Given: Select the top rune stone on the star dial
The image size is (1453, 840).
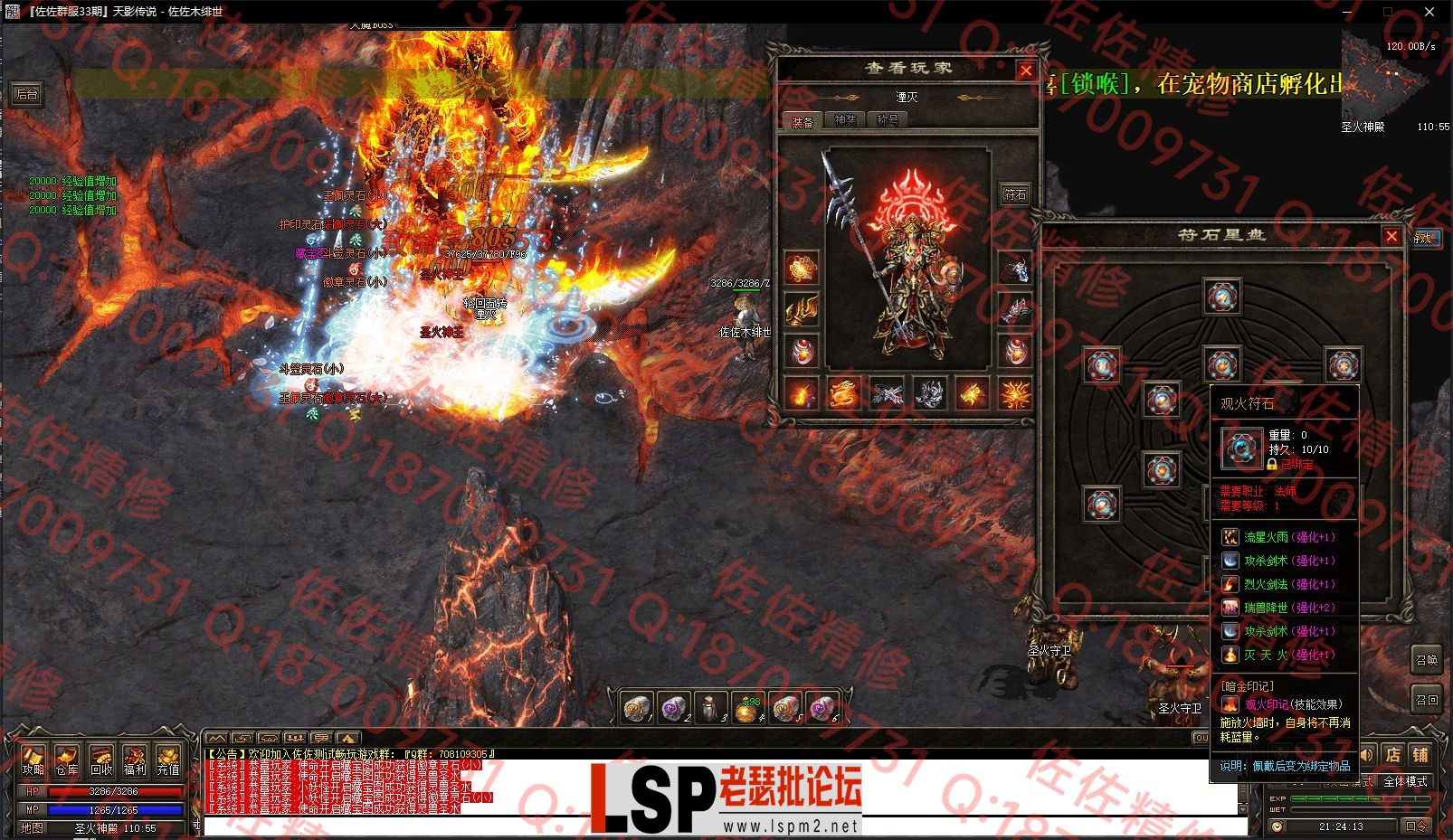Looking at the screenshot, I should click(x=1221, y=297).
